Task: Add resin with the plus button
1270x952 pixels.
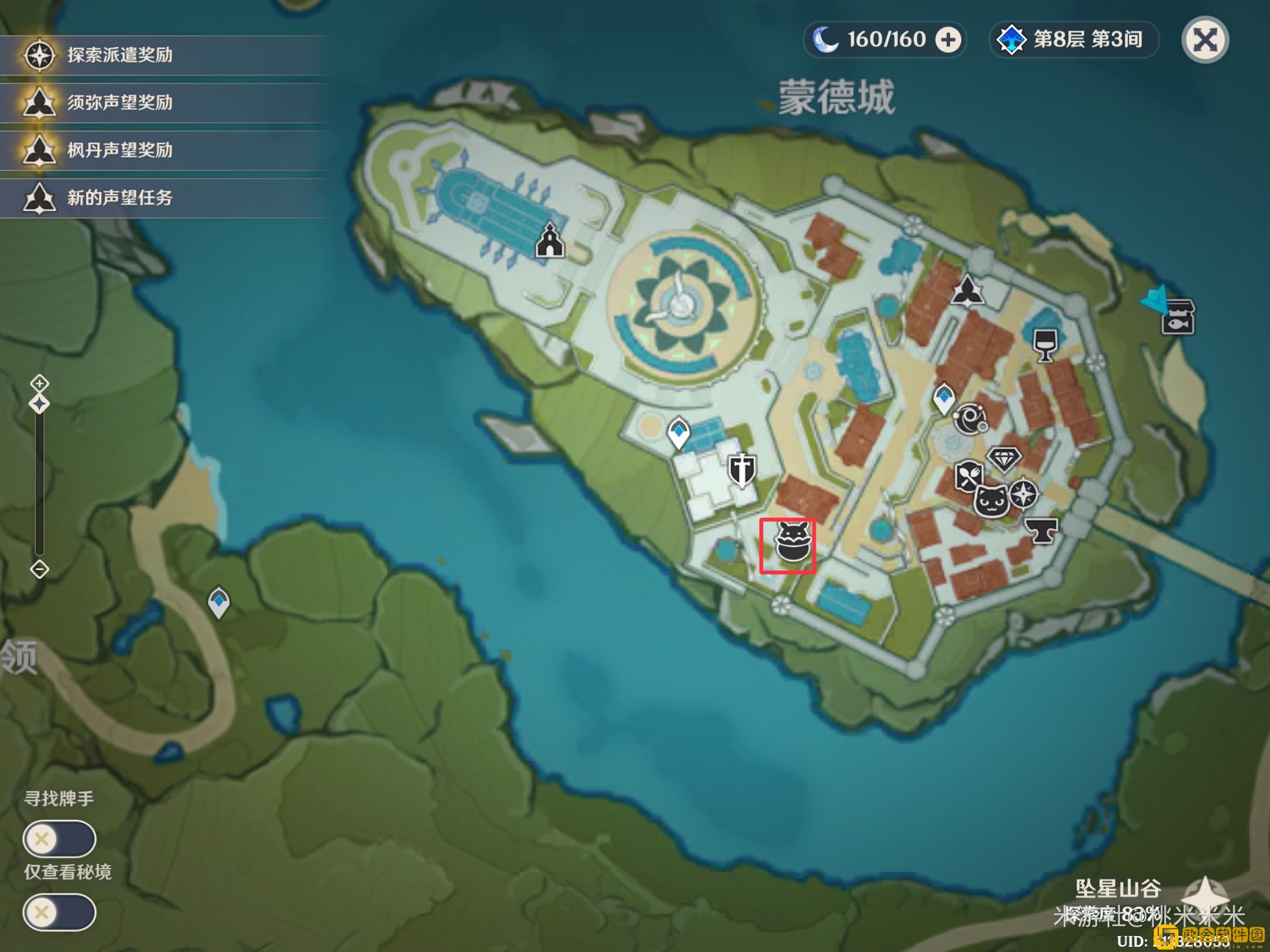Action: pos(948,40)
